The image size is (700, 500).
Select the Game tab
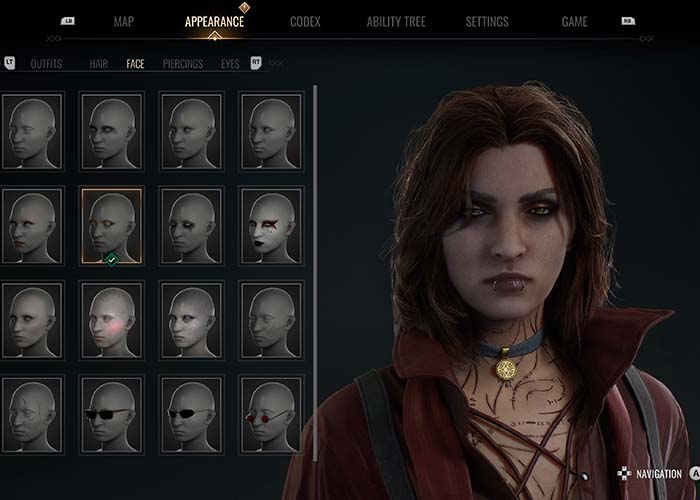point(574,21)
